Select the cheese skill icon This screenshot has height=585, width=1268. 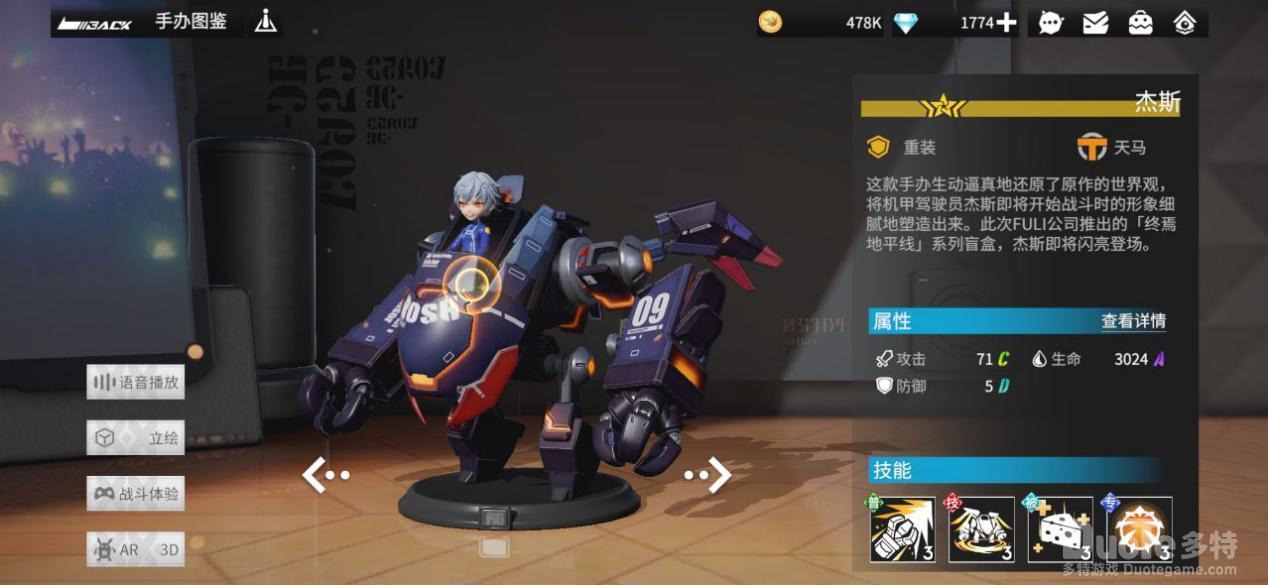coord(1060,530)
